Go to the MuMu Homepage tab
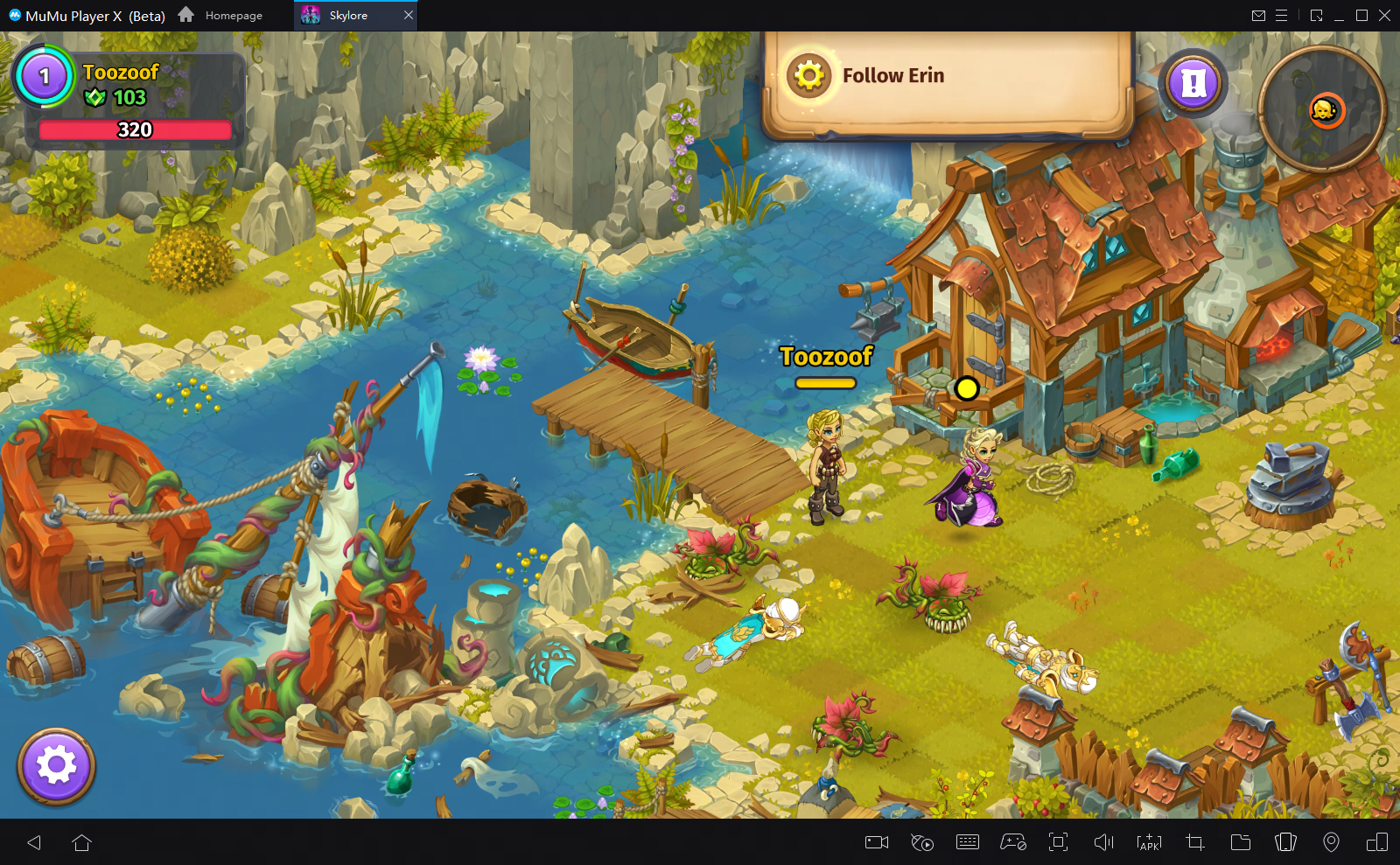 pyautogui.click(x=221, y=15)
